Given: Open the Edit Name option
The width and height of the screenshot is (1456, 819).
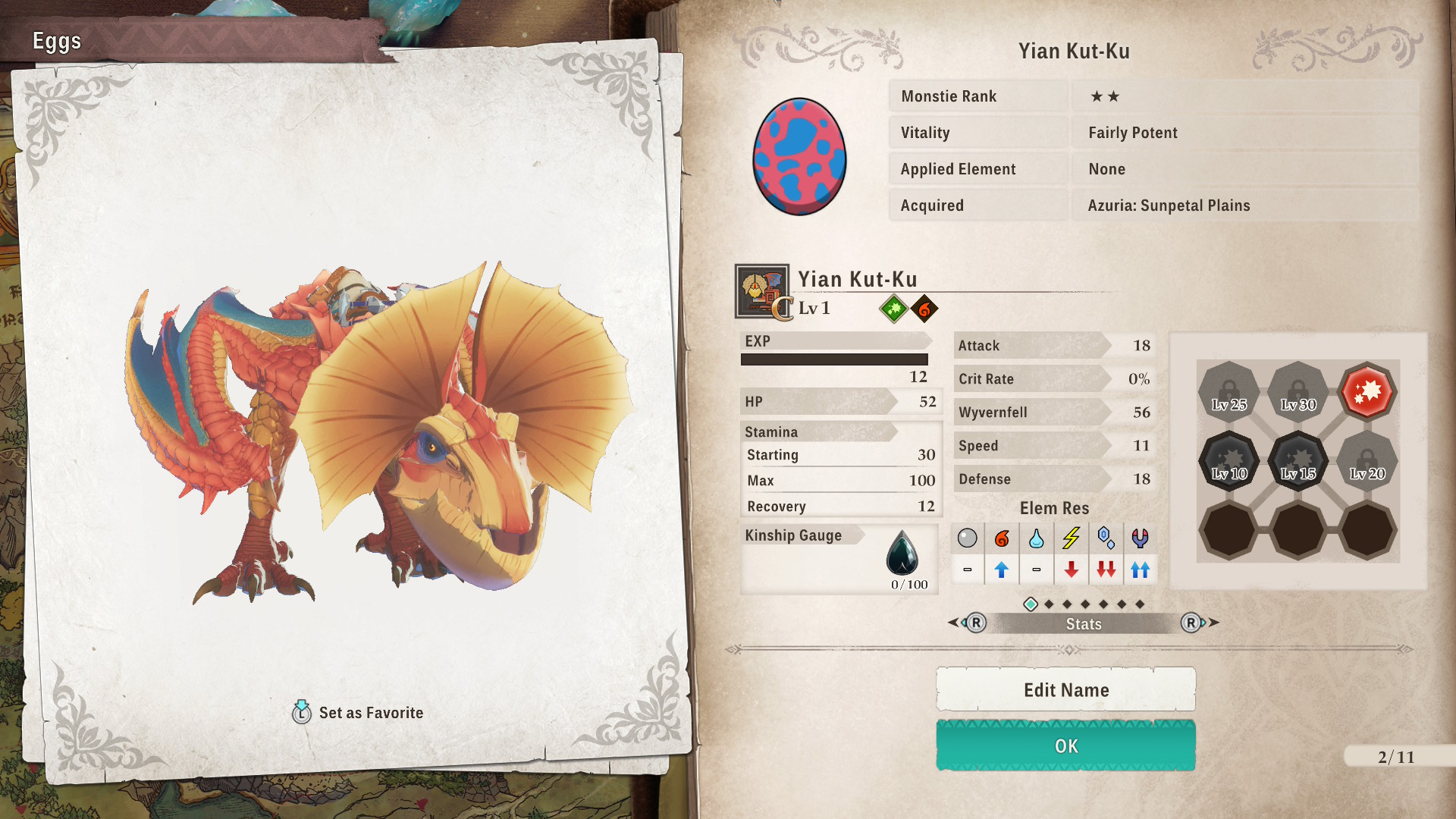Looking at the screenshot, I should (1065, 690).
